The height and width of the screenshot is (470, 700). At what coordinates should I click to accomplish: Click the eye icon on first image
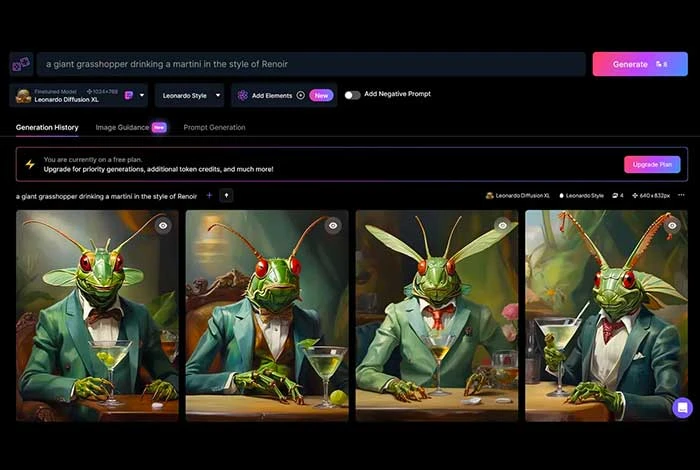[163, 225]
